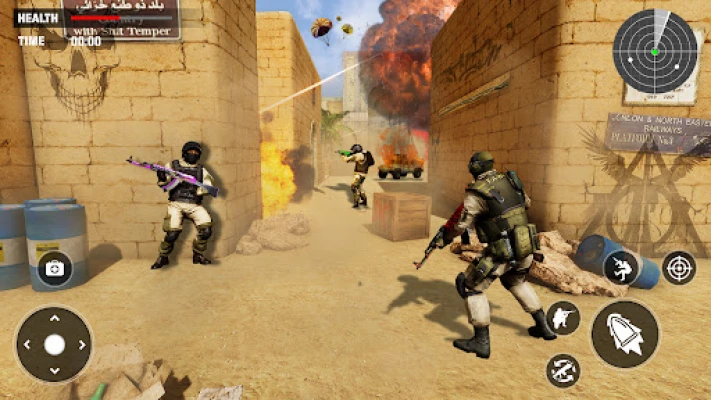711x400 pixels.
Task: Click the movement joystick pad
Action: tap(54, 345)
